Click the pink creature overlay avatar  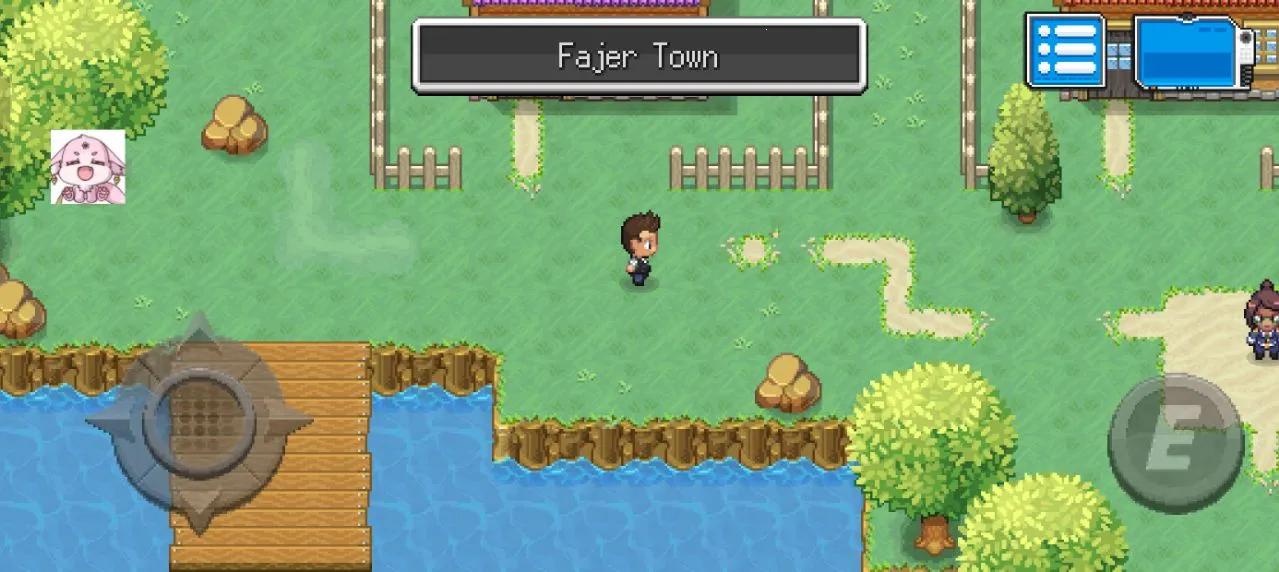88,167
